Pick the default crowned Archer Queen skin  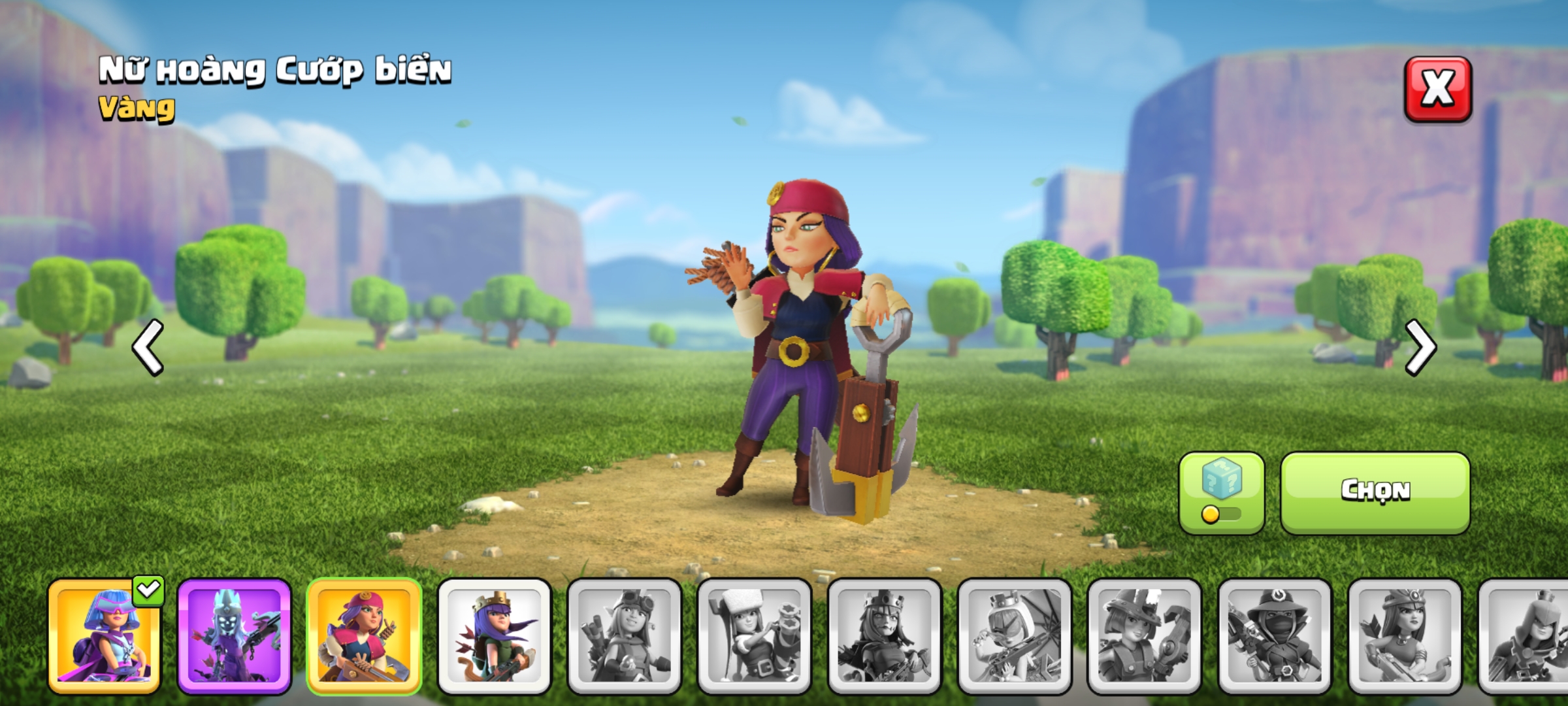[x=495, y=635]
